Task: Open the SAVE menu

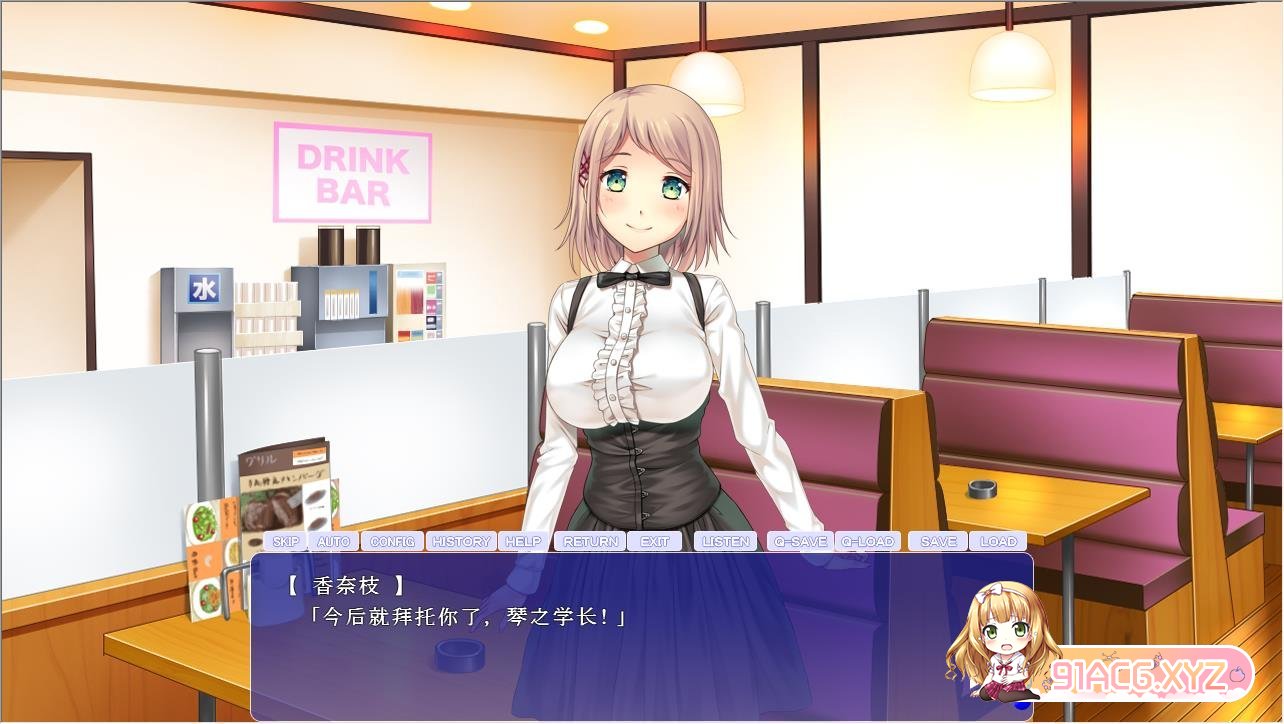Action: pyautogui.click(x=938, y=541)
